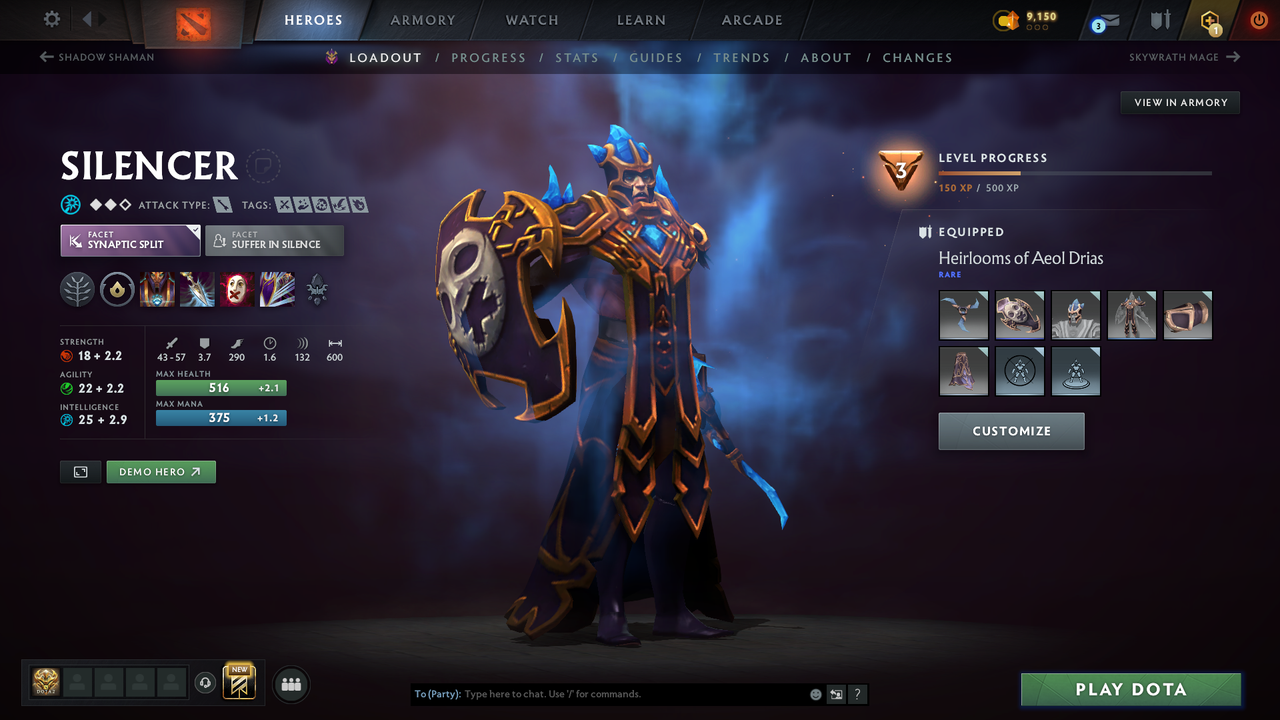Open the mail notifications icon showing 3 messages
Image resolution: width=1280 pixels, height=720 pixels.
pyautogui.click(x=1104, y=20)
